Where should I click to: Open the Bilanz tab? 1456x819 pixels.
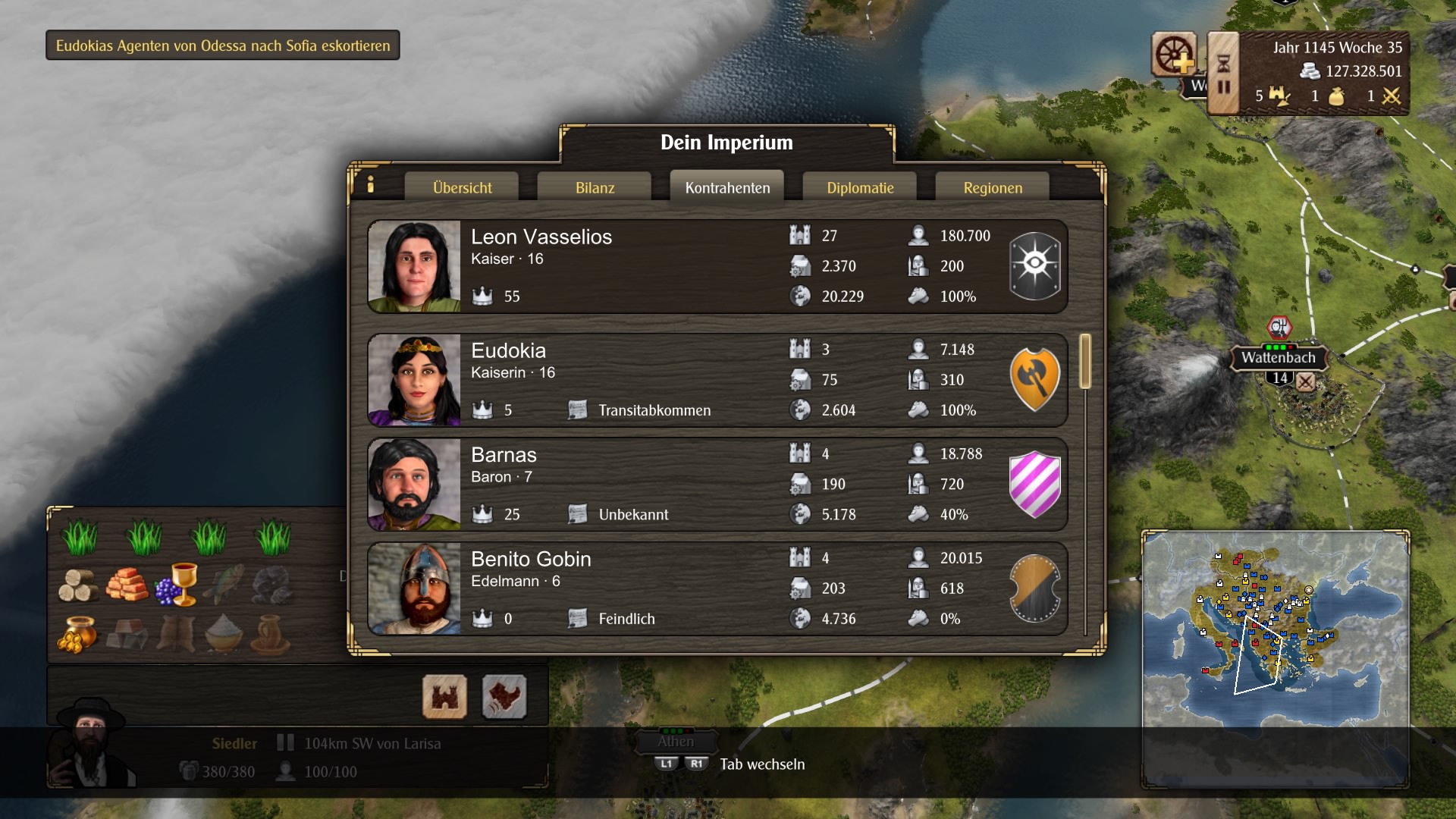595,187
